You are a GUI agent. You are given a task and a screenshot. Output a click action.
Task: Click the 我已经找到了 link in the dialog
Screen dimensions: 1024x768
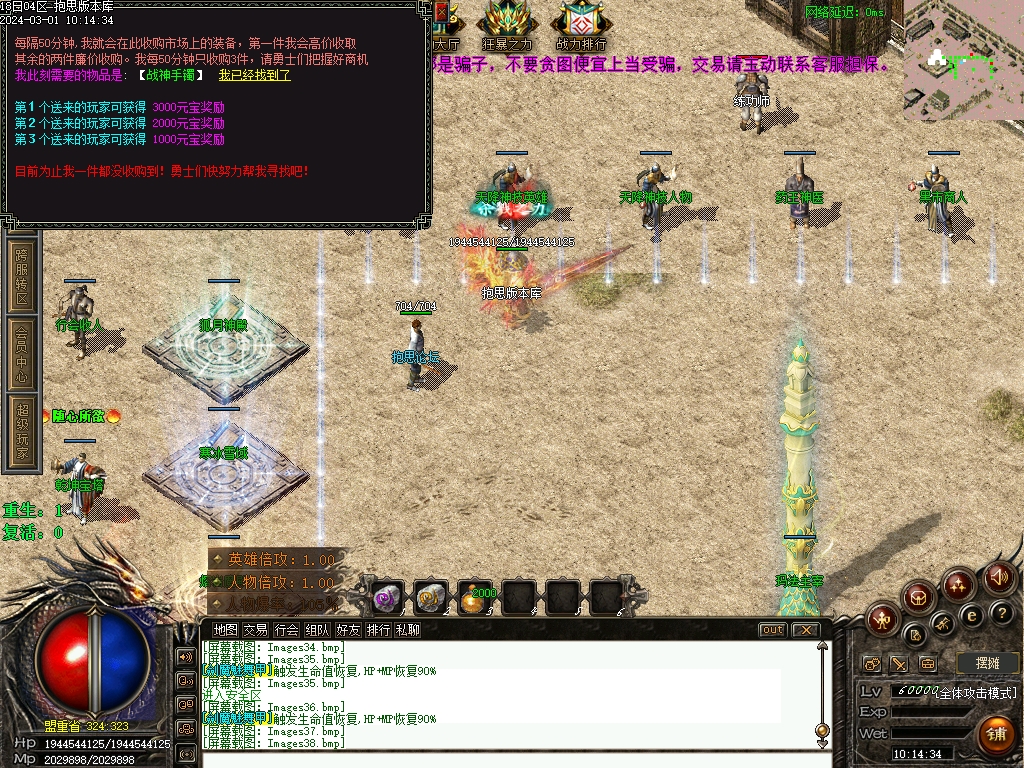pos(254,75)
